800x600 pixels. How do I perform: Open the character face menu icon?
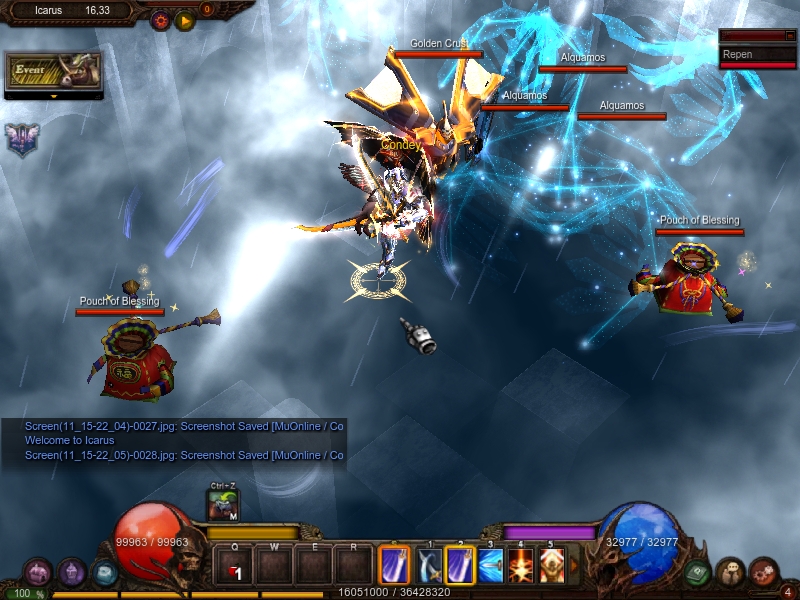tap(731, 572)
